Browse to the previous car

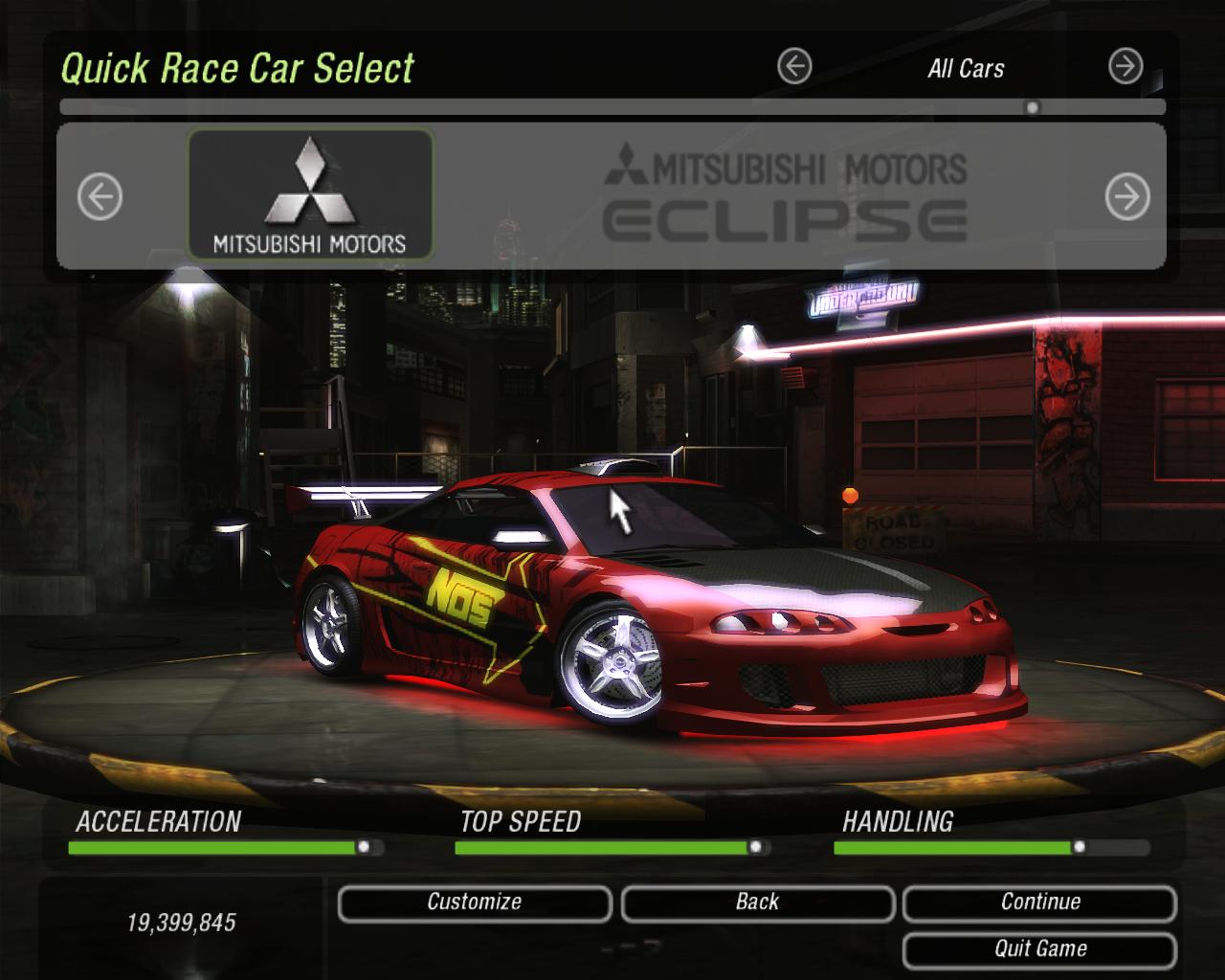click(x=100, y=198)
